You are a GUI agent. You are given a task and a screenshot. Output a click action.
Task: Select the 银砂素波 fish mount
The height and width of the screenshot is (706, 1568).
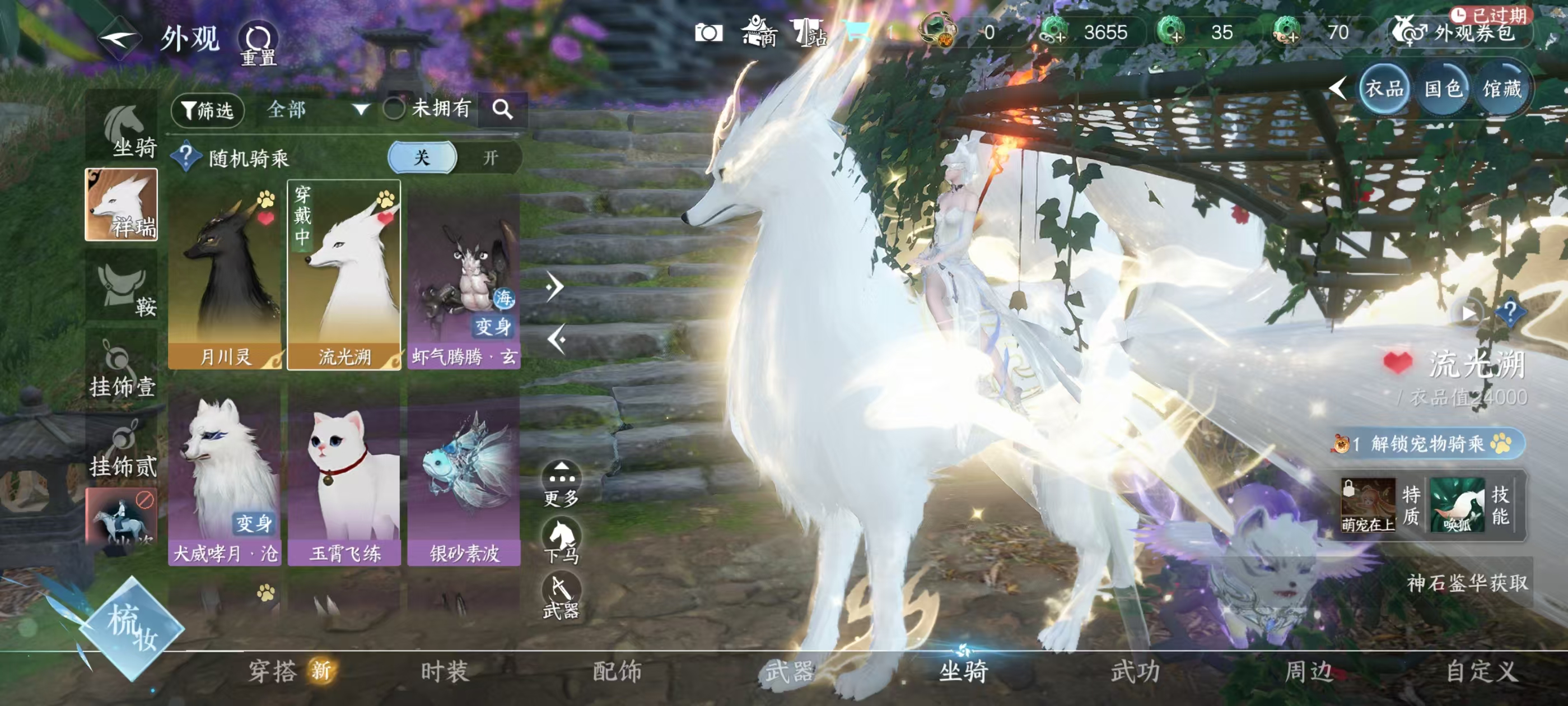tap(464, 479)
